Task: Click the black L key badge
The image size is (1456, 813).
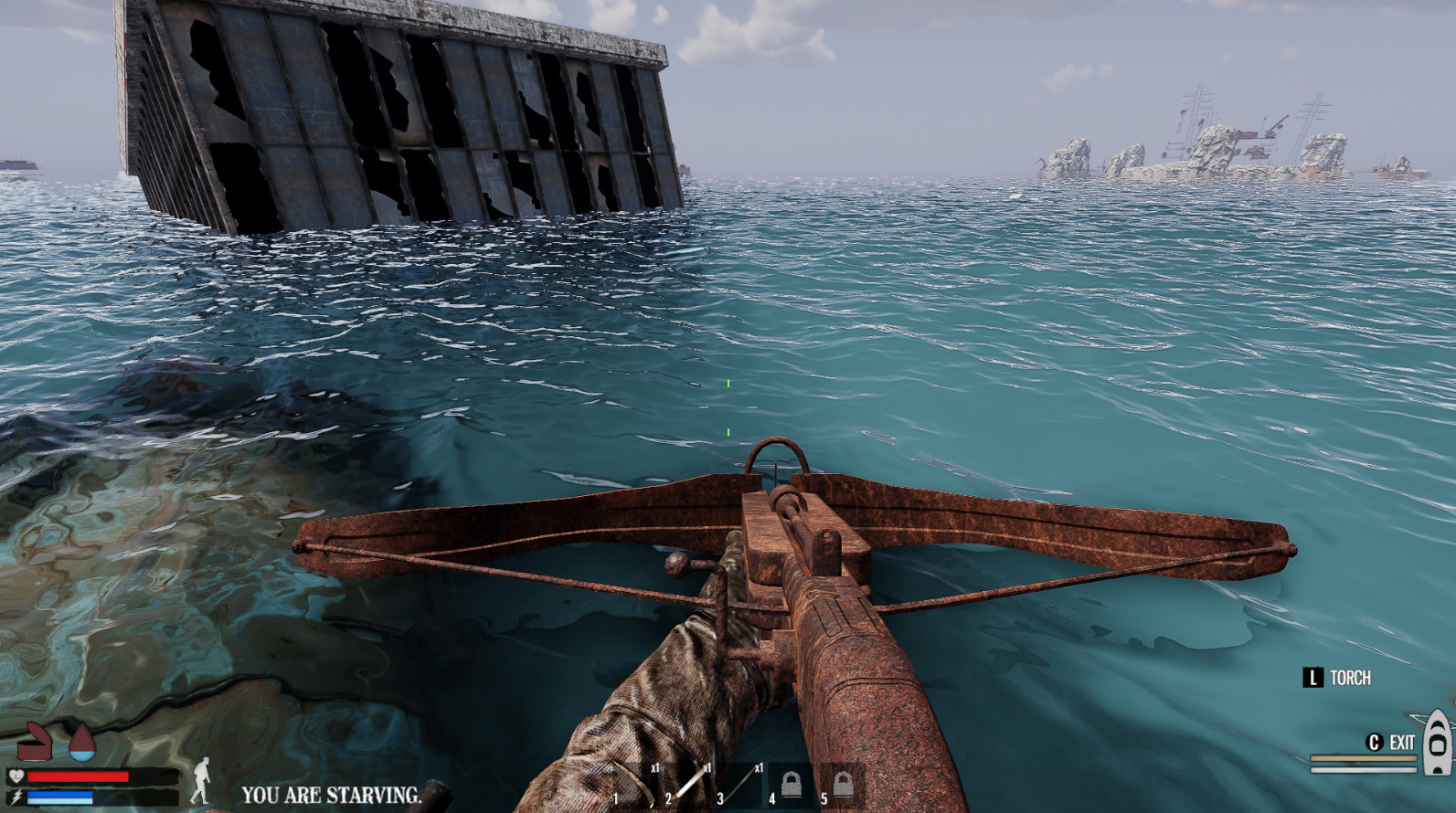Action: pyautogui.click(x=1313, y=677)
